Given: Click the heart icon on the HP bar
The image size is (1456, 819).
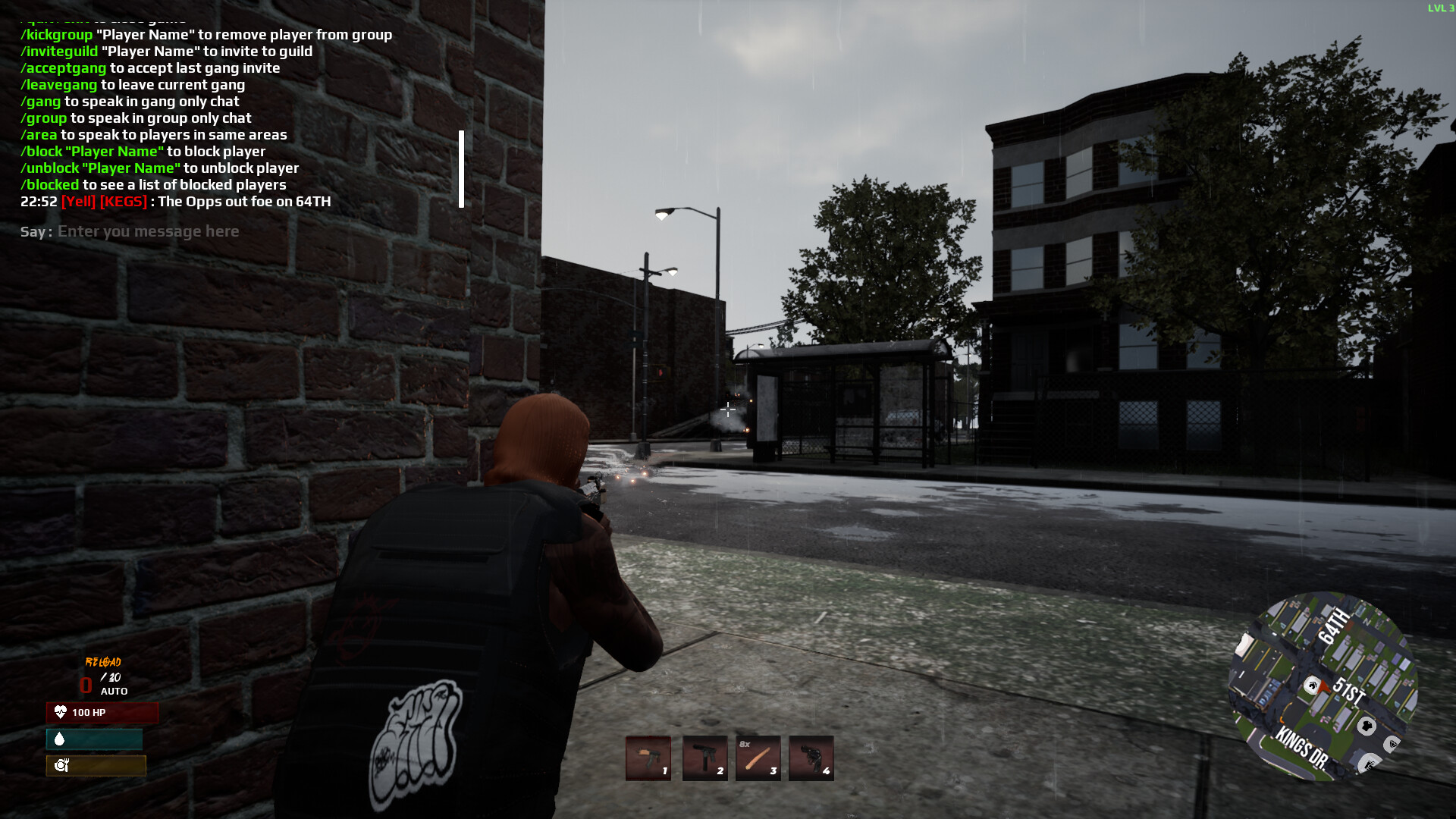Looking at the screenshot, I should tap(60, 713).
